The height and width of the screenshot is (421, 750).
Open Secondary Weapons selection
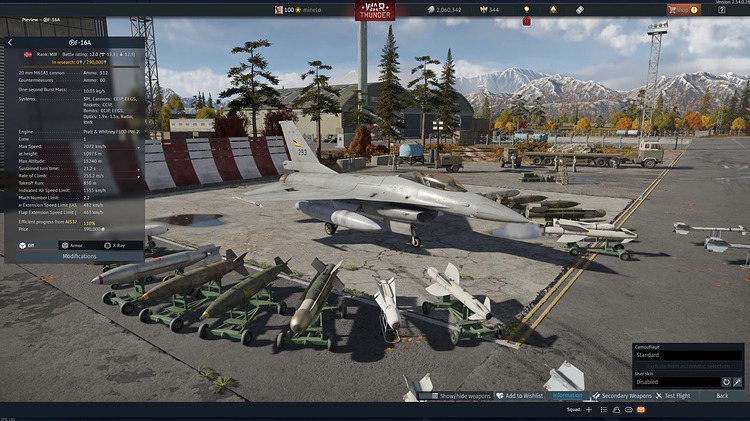(621, 396)
